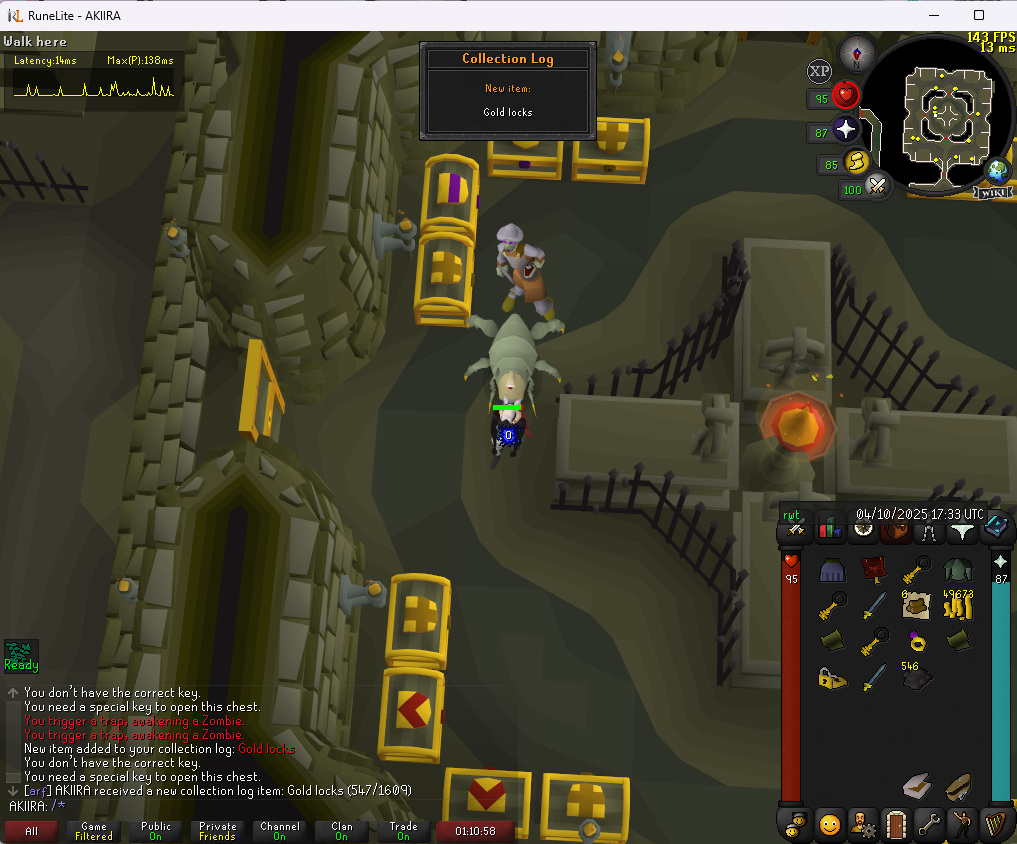Select the Clan chat tab

point(342,831)
